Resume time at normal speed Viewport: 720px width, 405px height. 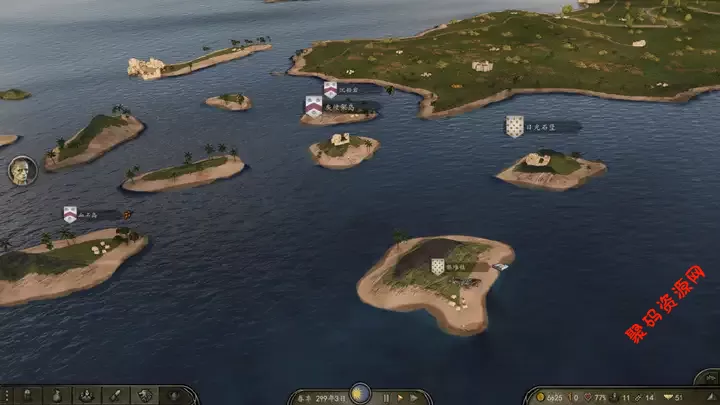399,397
